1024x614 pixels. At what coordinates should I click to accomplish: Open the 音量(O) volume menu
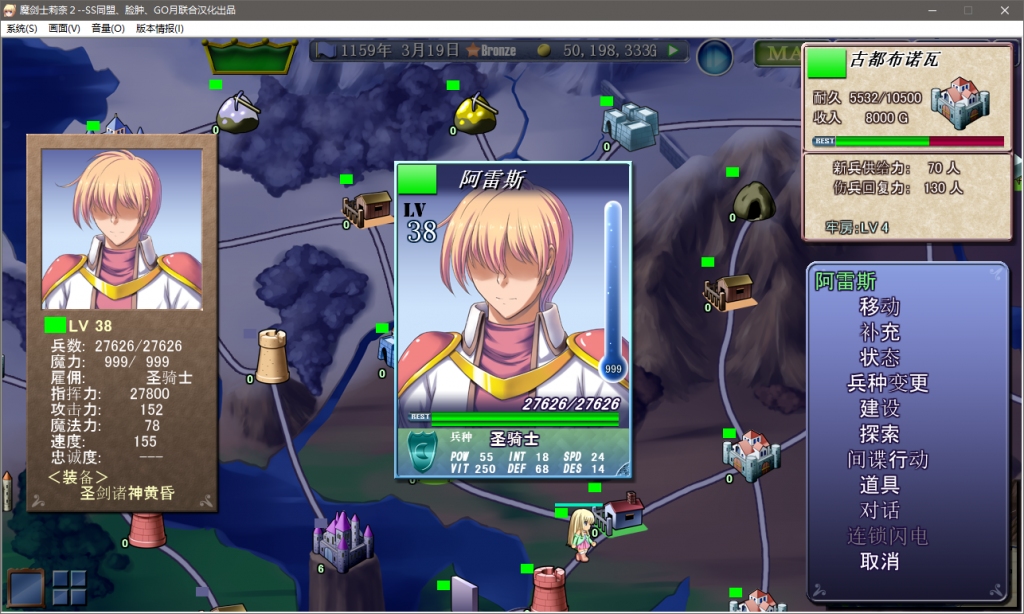pos(108,29)
